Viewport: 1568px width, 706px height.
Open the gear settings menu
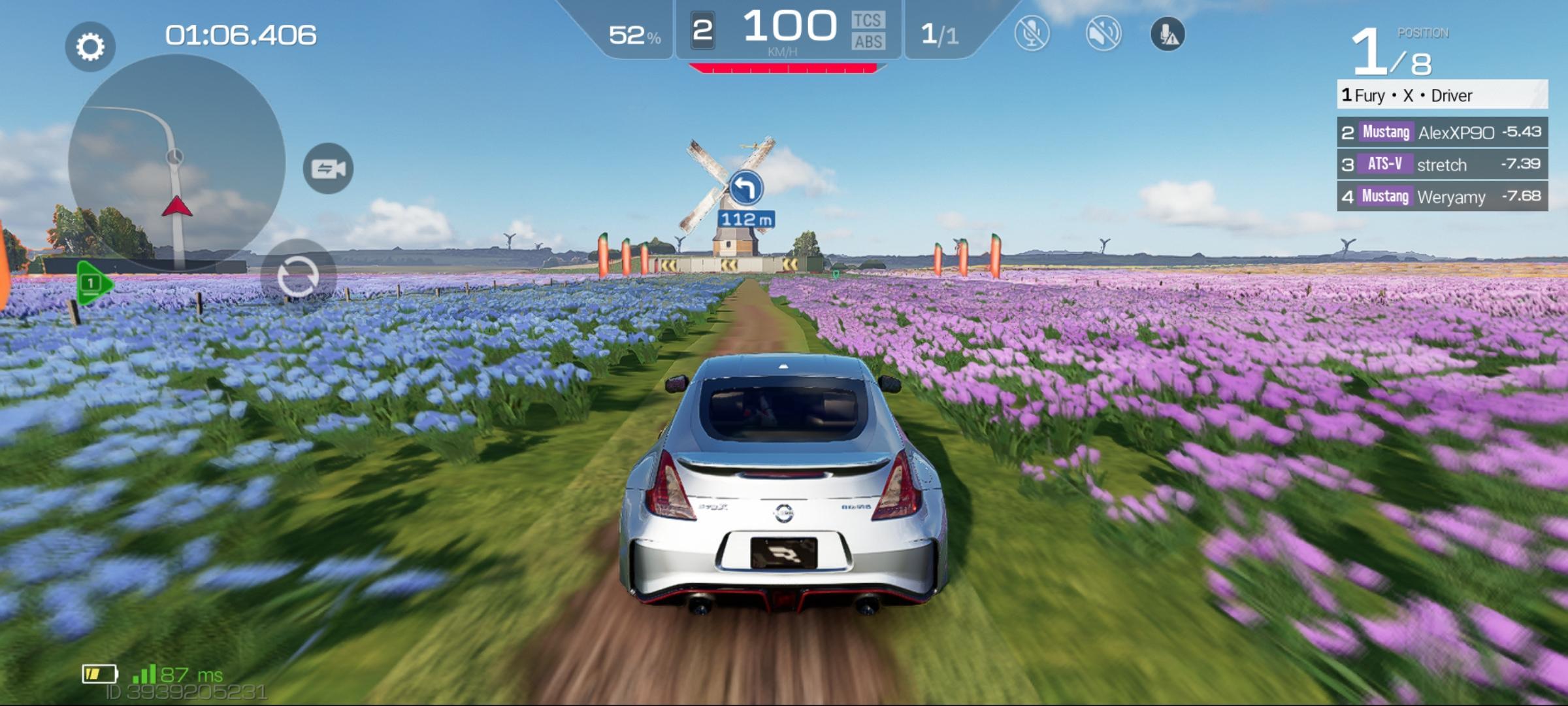tap(90, 46)
